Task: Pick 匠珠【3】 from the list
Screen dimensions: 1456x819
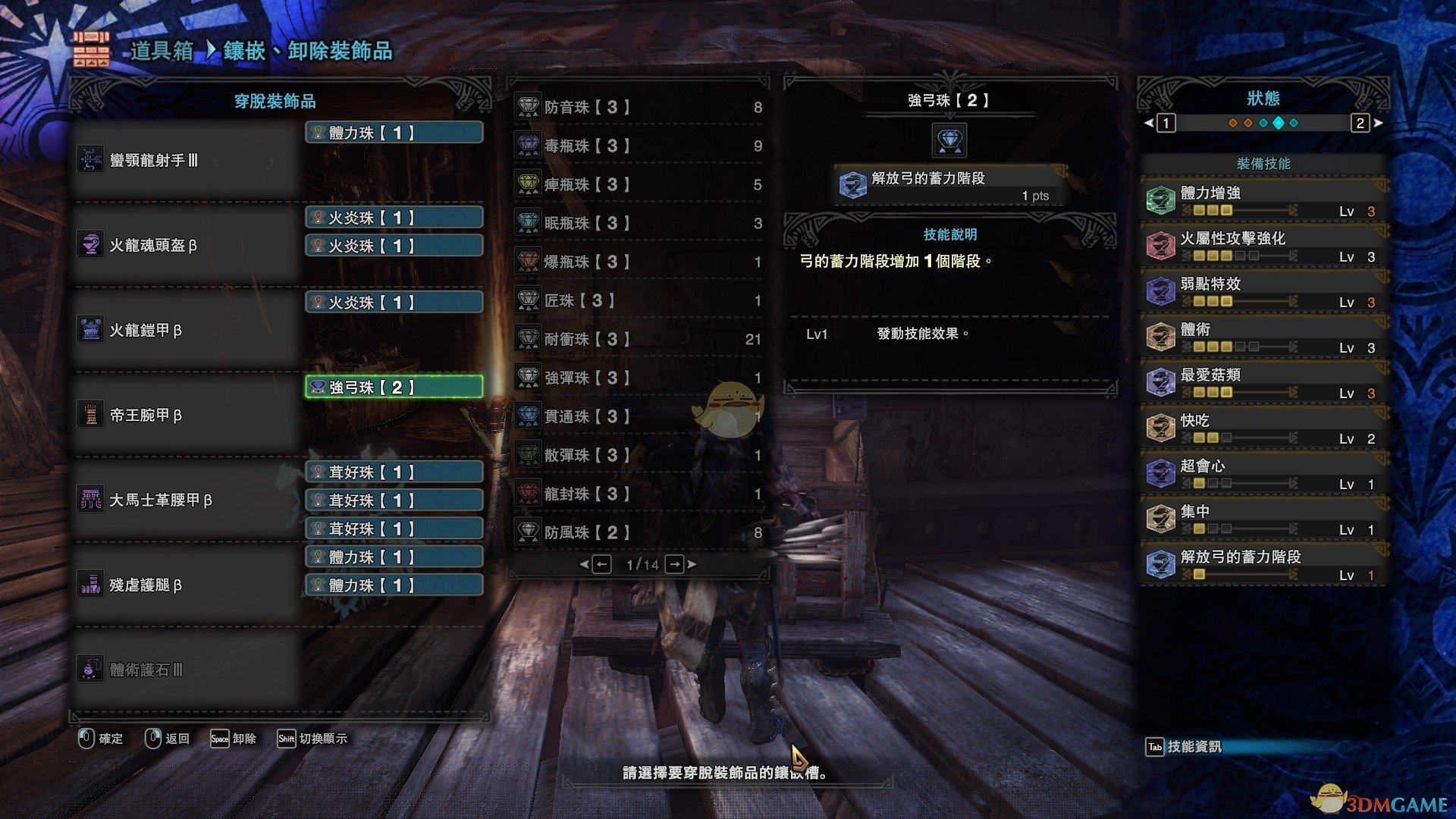Action: [639, 300]
